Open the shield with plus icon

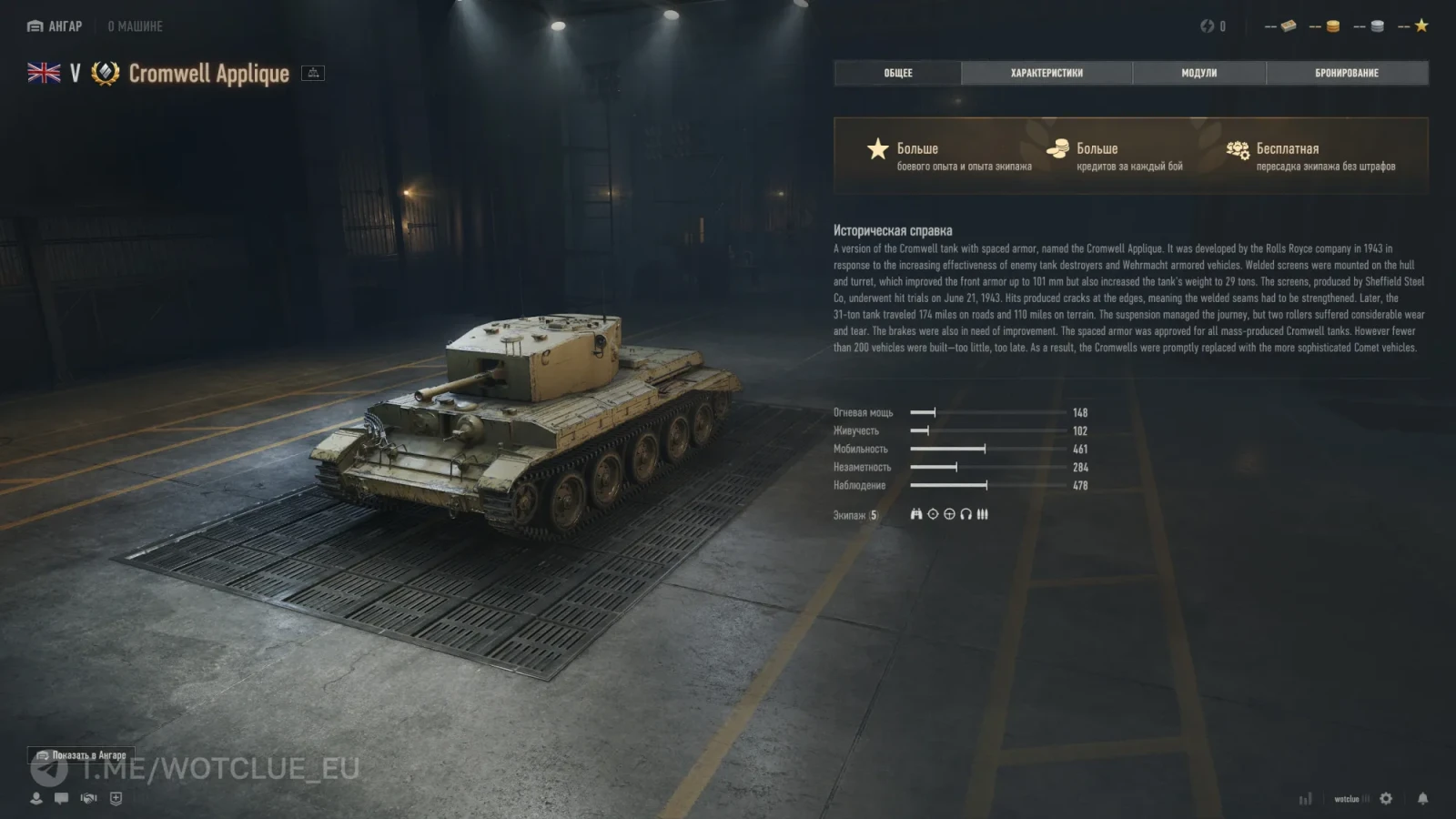pos(116,798)
